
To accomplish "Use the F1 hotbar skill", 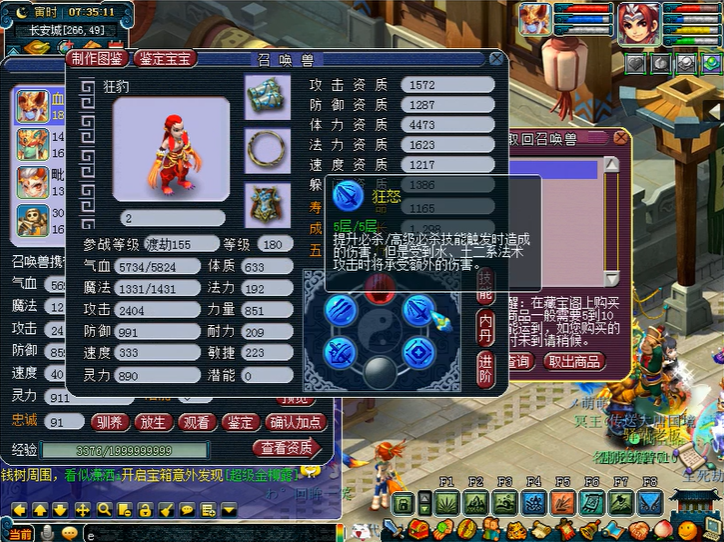I will [447, 503].
